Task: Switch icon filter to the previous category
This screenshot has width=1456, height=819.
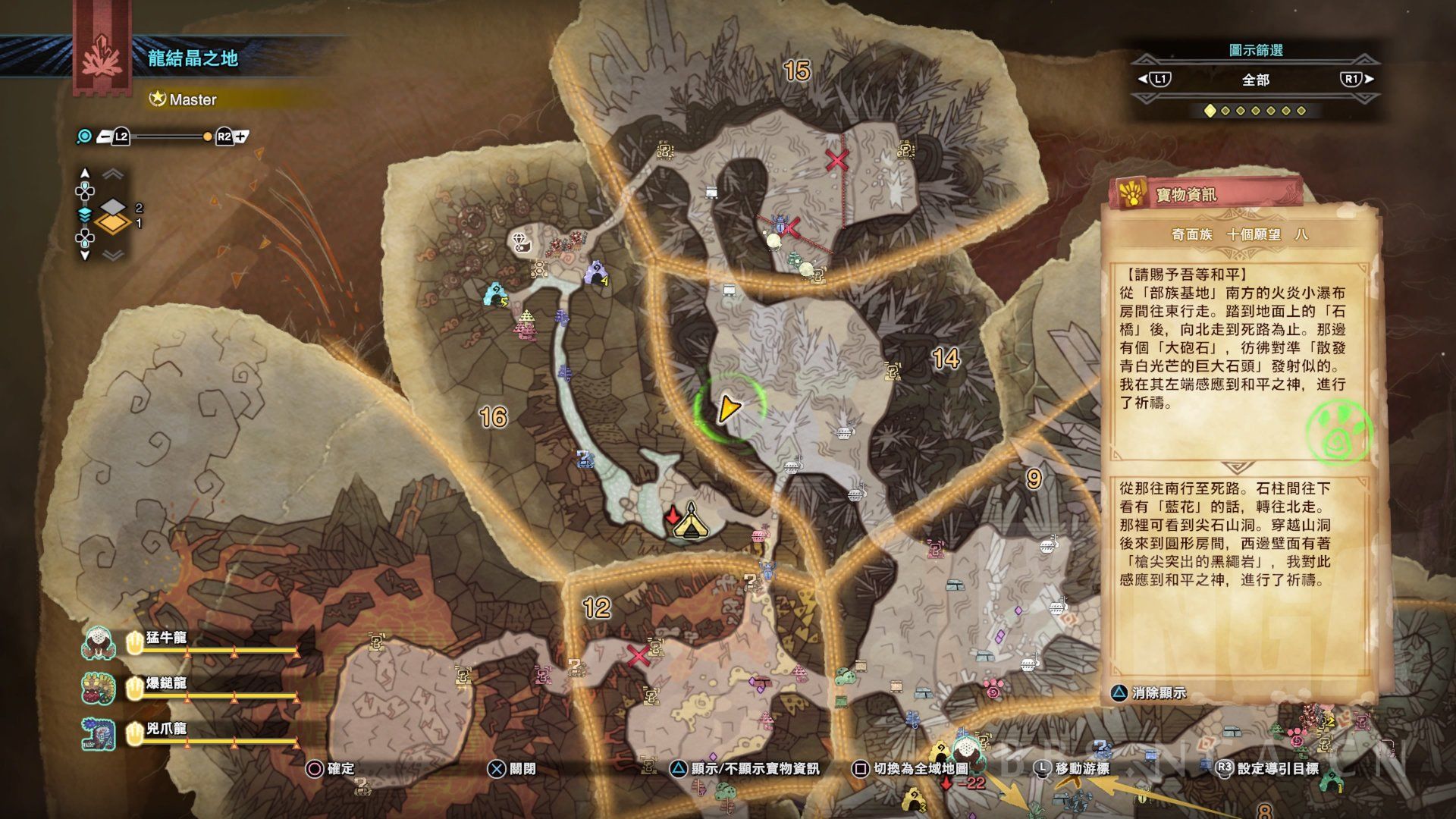Action: click(x=1154, y=79)
